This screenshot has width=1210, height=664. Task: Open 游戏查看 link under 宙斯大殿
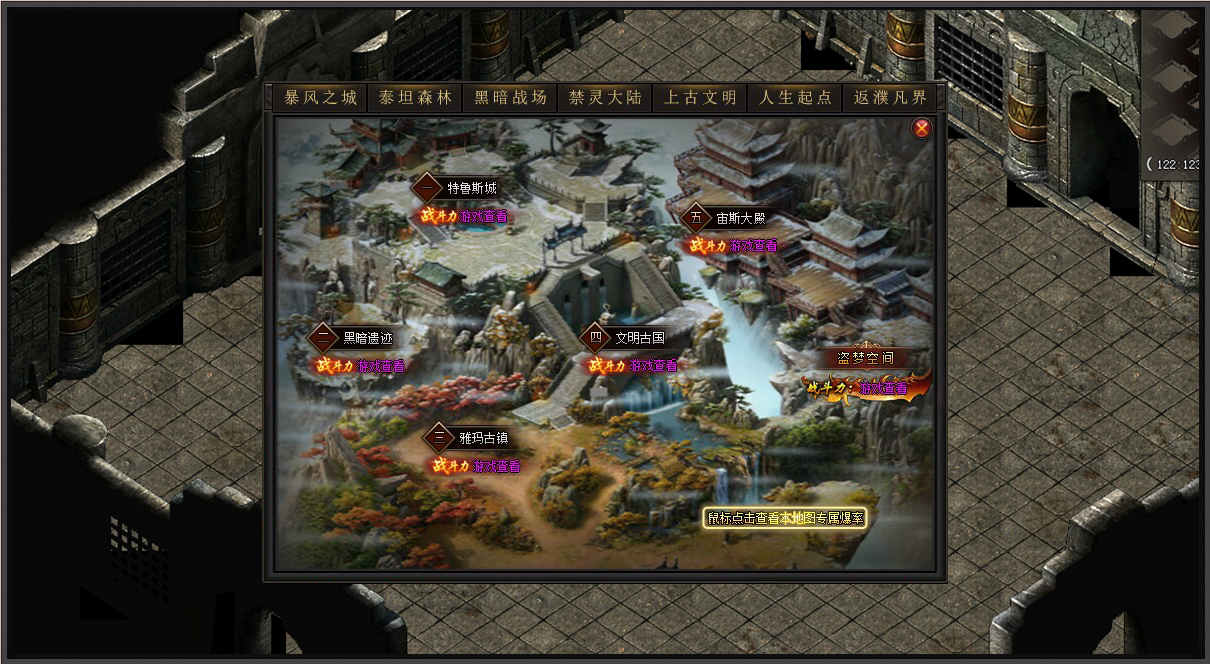(x=753, y=245)
